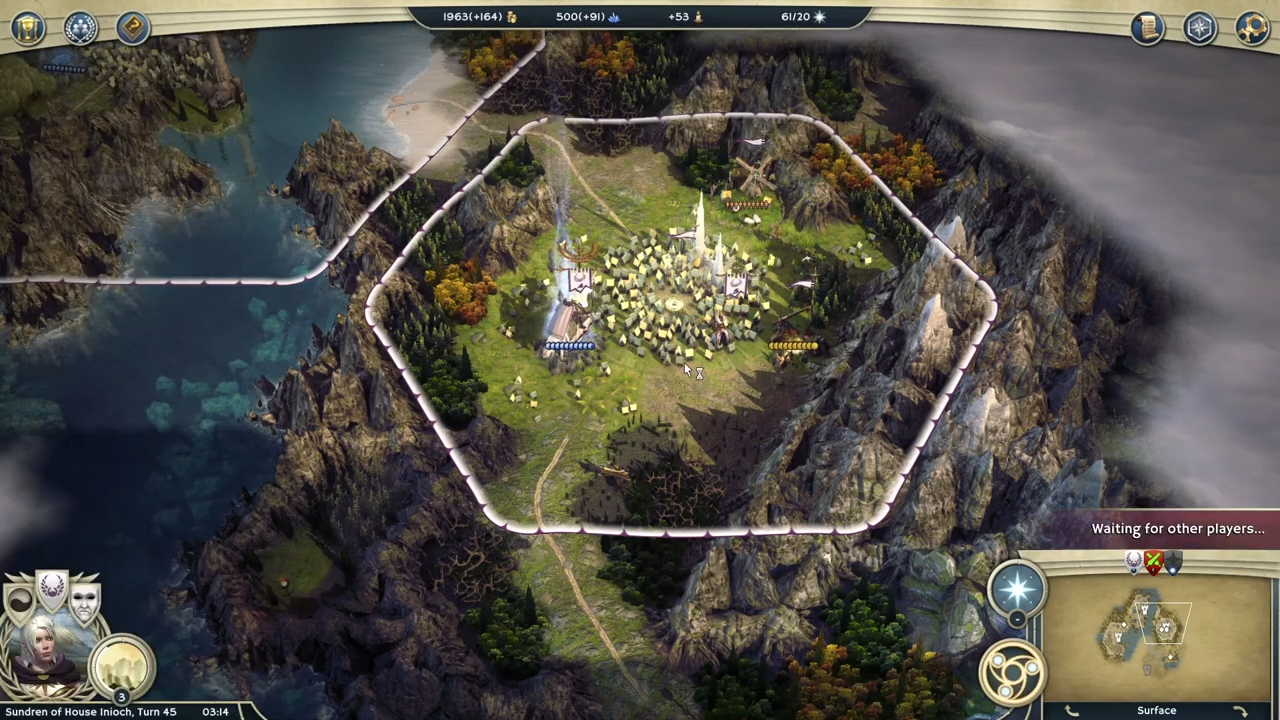This screenshot has height=720, width=1280.
Task: Open the game settings gears icon
Action: [1253, 27]
